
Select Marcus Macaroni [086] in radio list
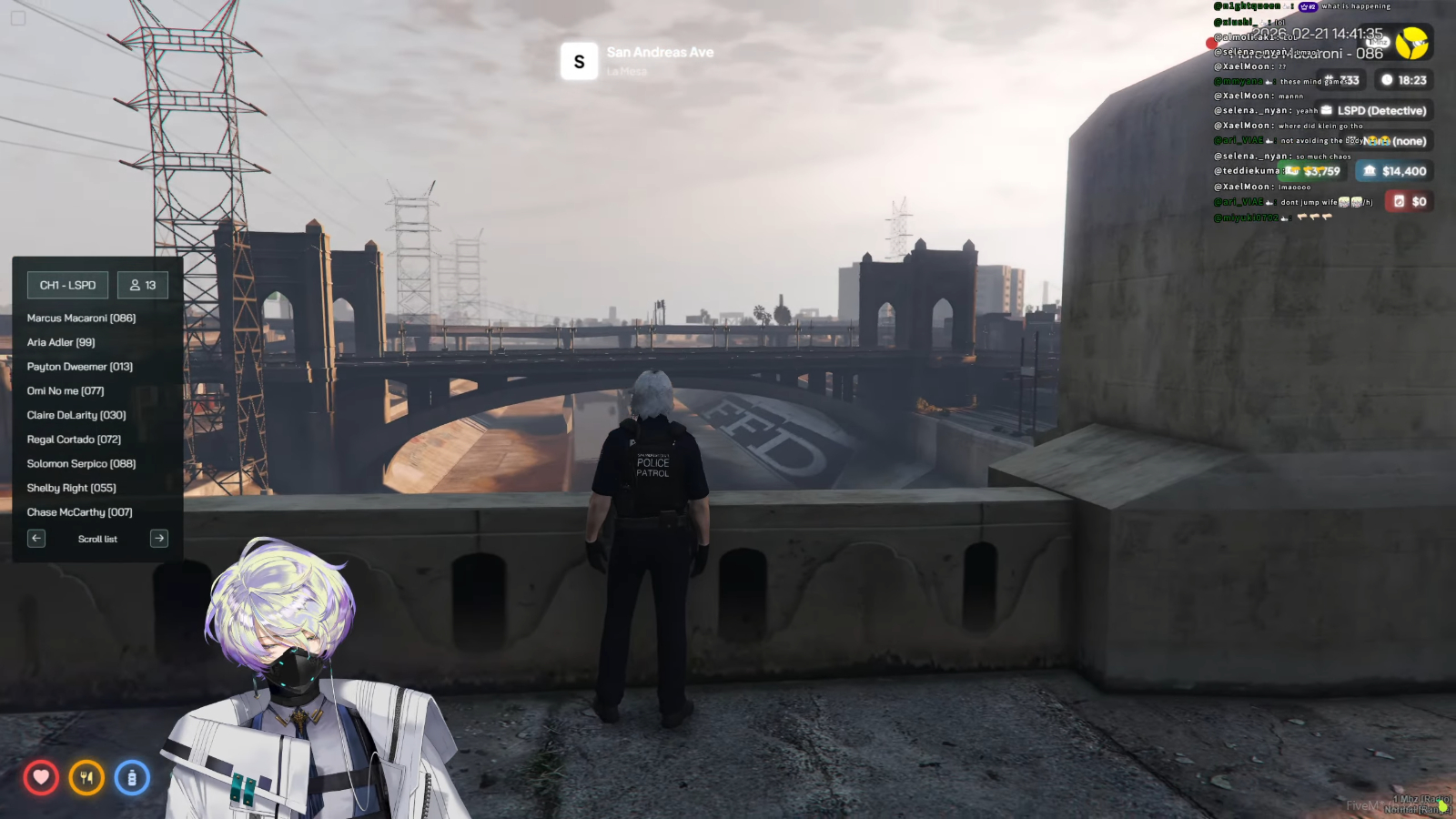[x=81, y=318]
